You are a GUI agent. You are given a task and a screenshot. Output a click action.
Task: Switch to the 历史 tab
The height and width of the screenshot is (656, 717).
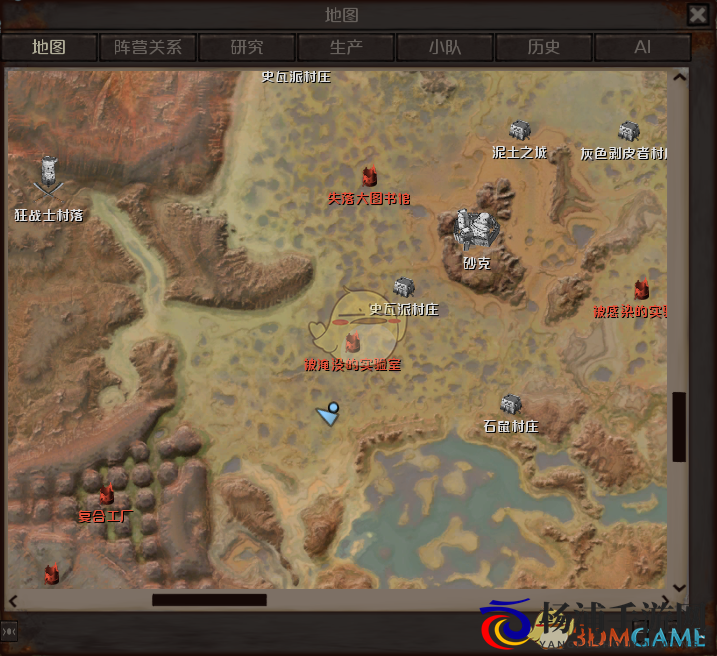pyautogui.click(x=544, y=47)
